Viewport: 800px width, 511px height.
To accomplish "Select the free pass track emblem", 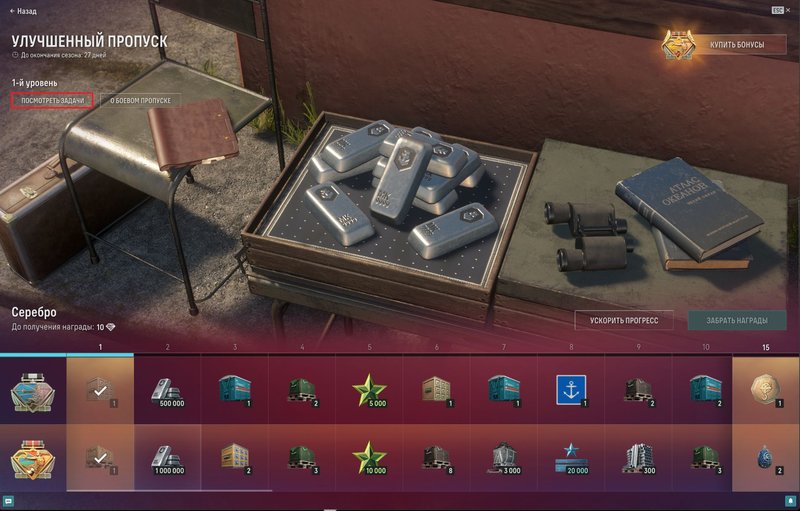I will 32,390.
